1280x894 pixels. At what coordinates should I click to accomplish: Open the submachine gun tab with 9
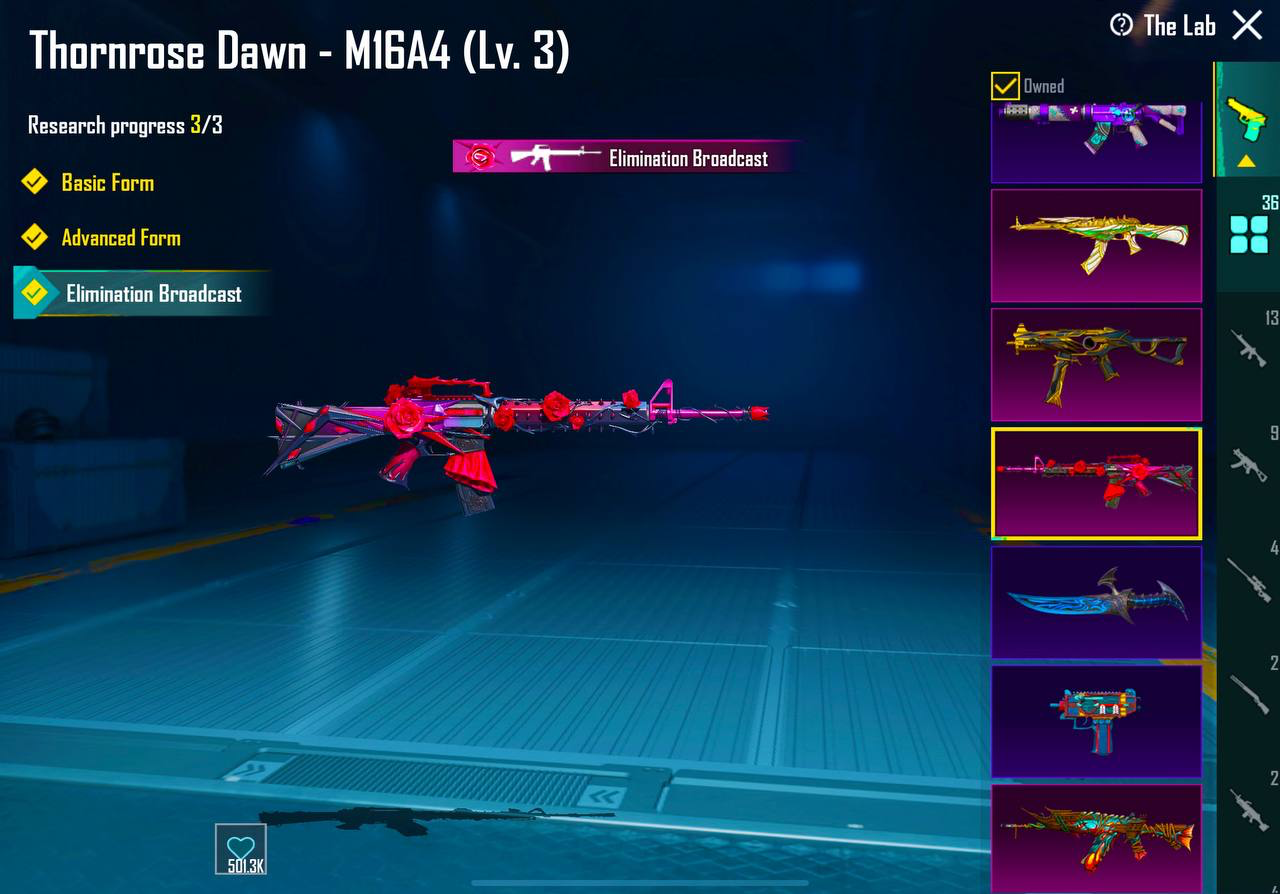[1249, 462]
